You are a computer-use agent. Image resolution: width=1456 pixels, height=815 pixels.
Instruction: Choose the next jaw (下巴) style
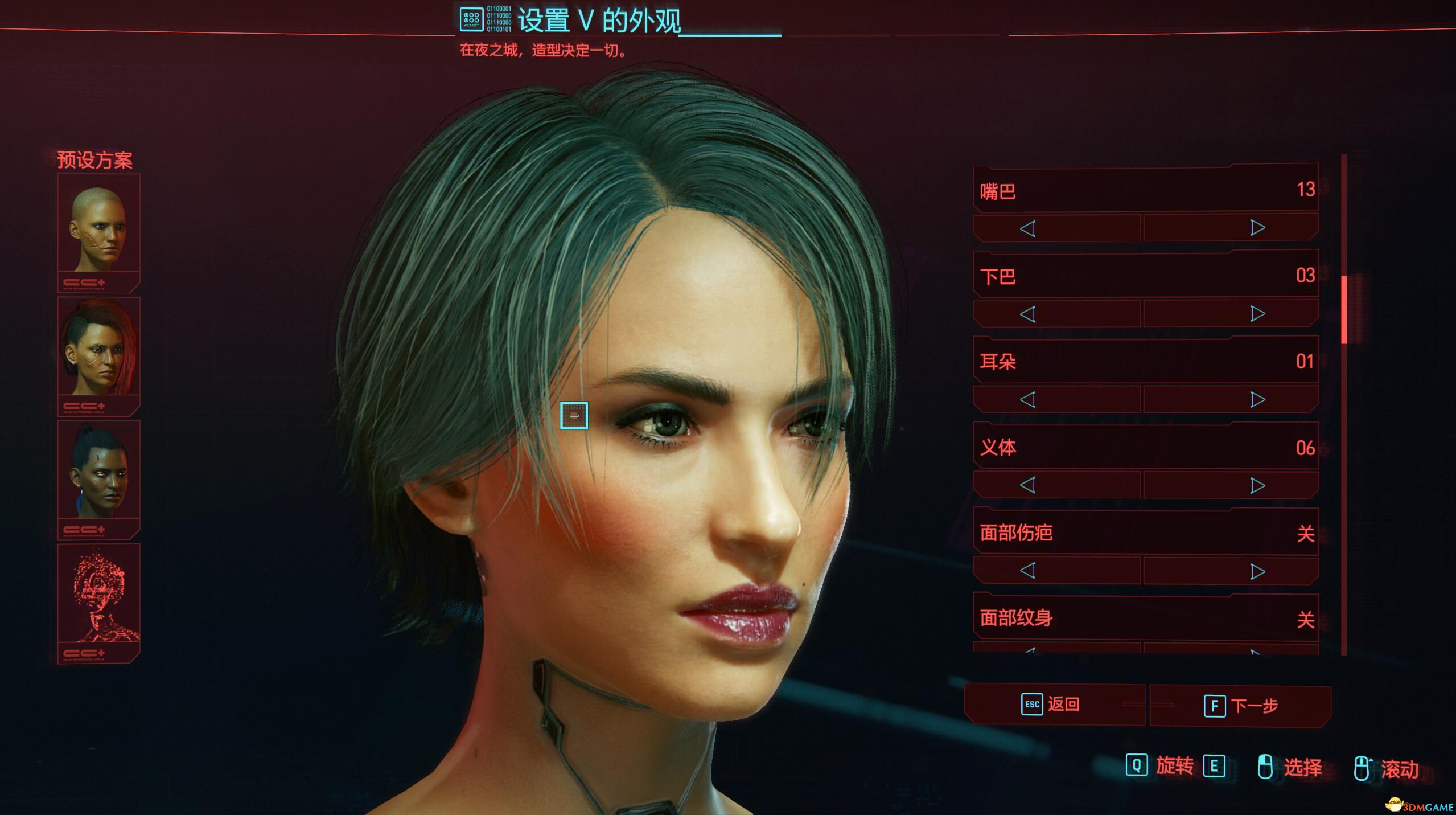(x=1257, y=314)
